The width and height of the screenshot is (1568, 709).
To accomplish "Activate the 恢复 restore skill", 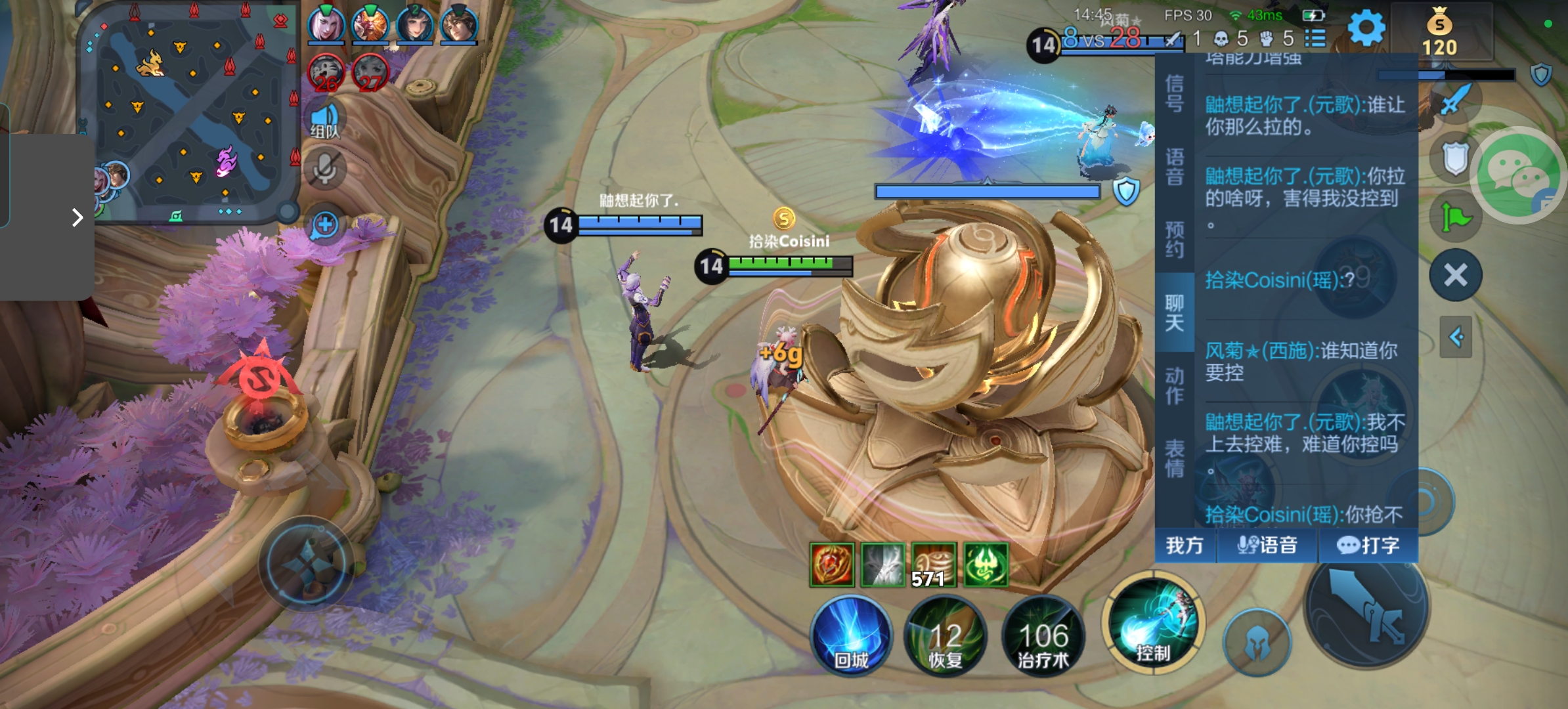I will pos(946,635).
